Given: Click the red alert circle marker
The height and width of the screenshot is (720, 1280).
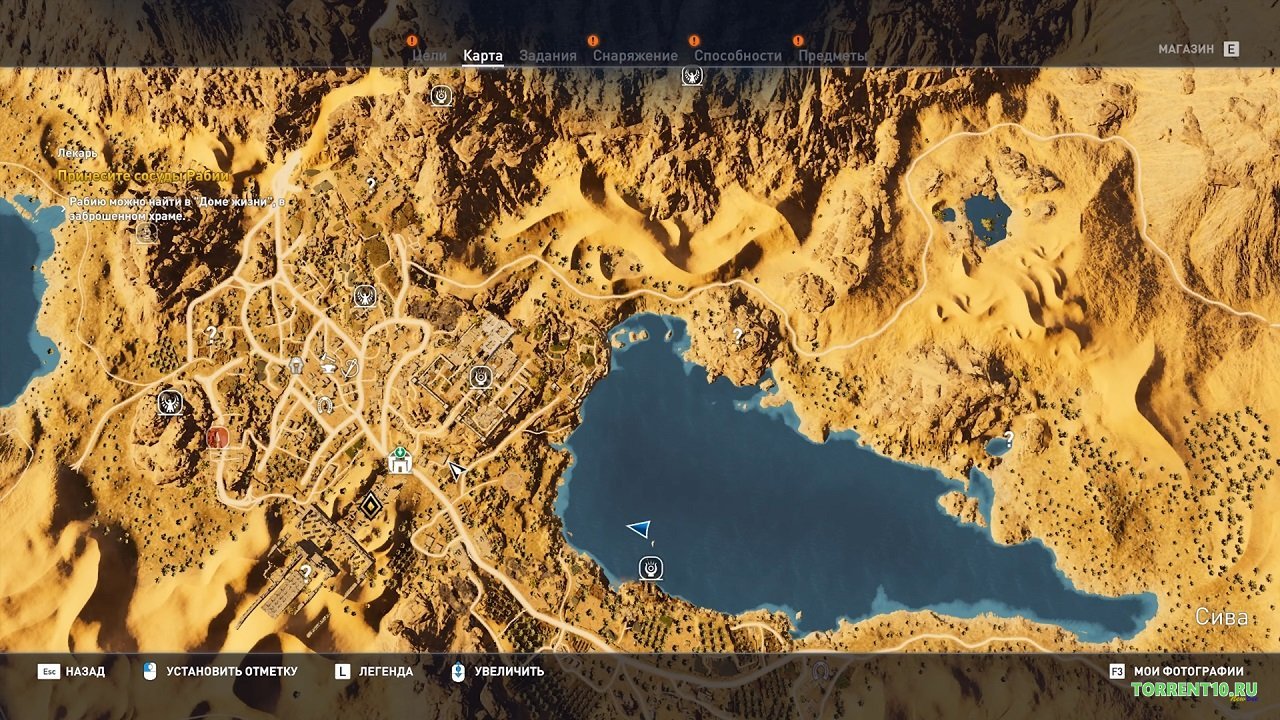Looking at the screenshot, I should click(216, 440).
